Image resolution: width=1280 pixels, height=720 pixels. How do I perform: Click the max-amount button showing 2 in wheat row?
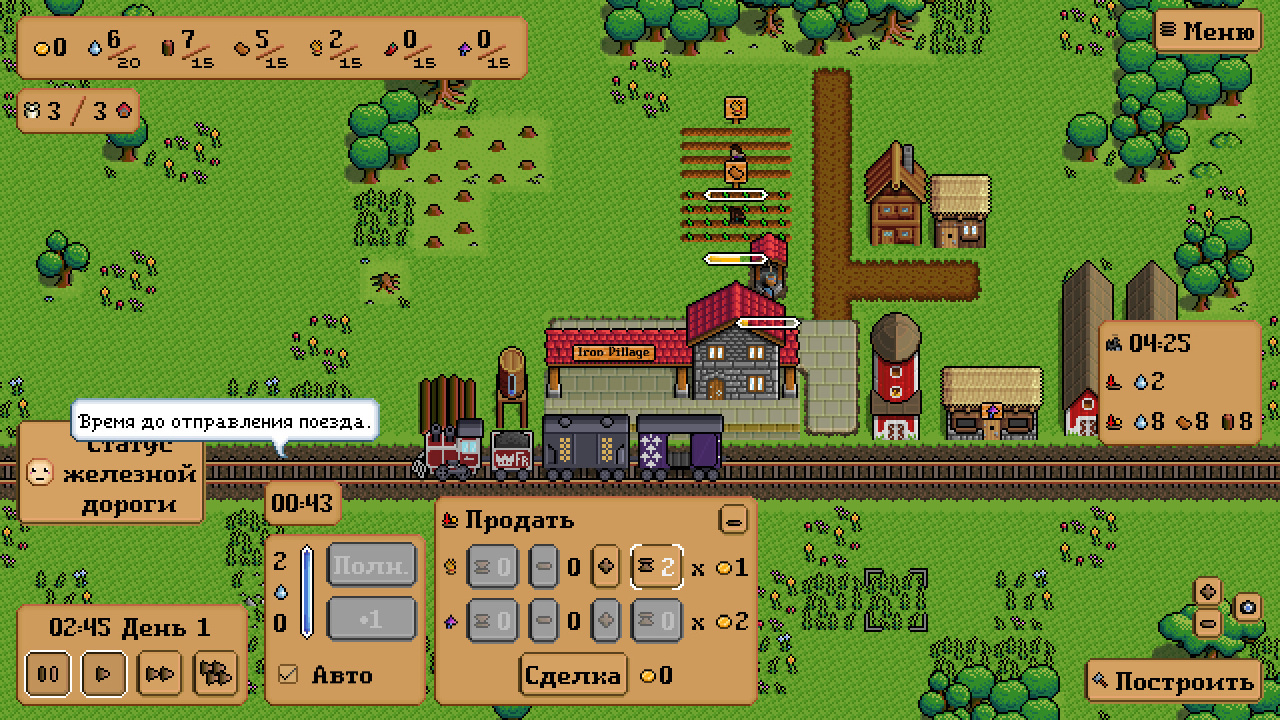657,568
